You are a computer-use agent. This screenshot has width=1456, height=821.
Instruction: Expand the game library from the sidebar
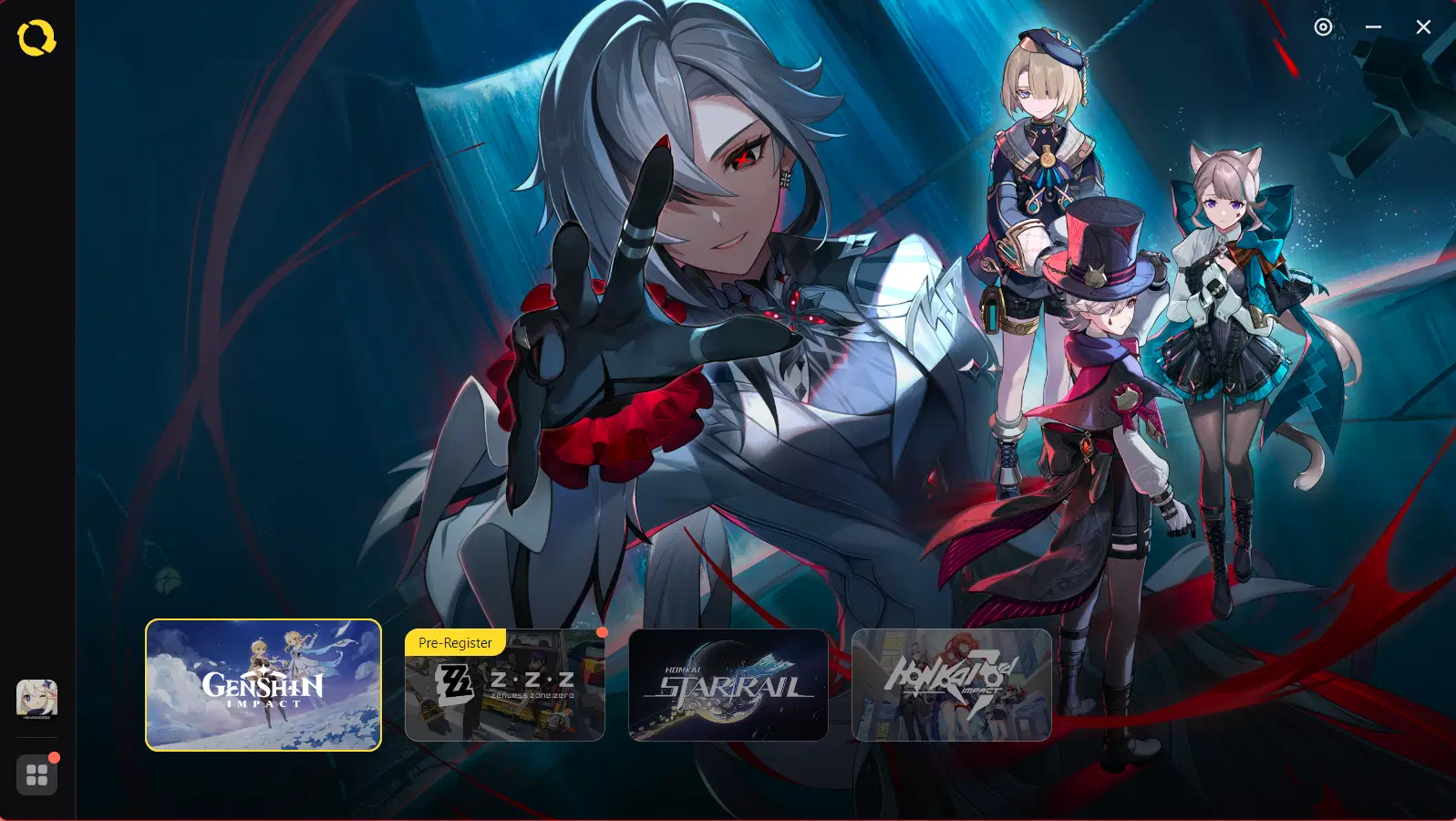[x=37, y=774]
